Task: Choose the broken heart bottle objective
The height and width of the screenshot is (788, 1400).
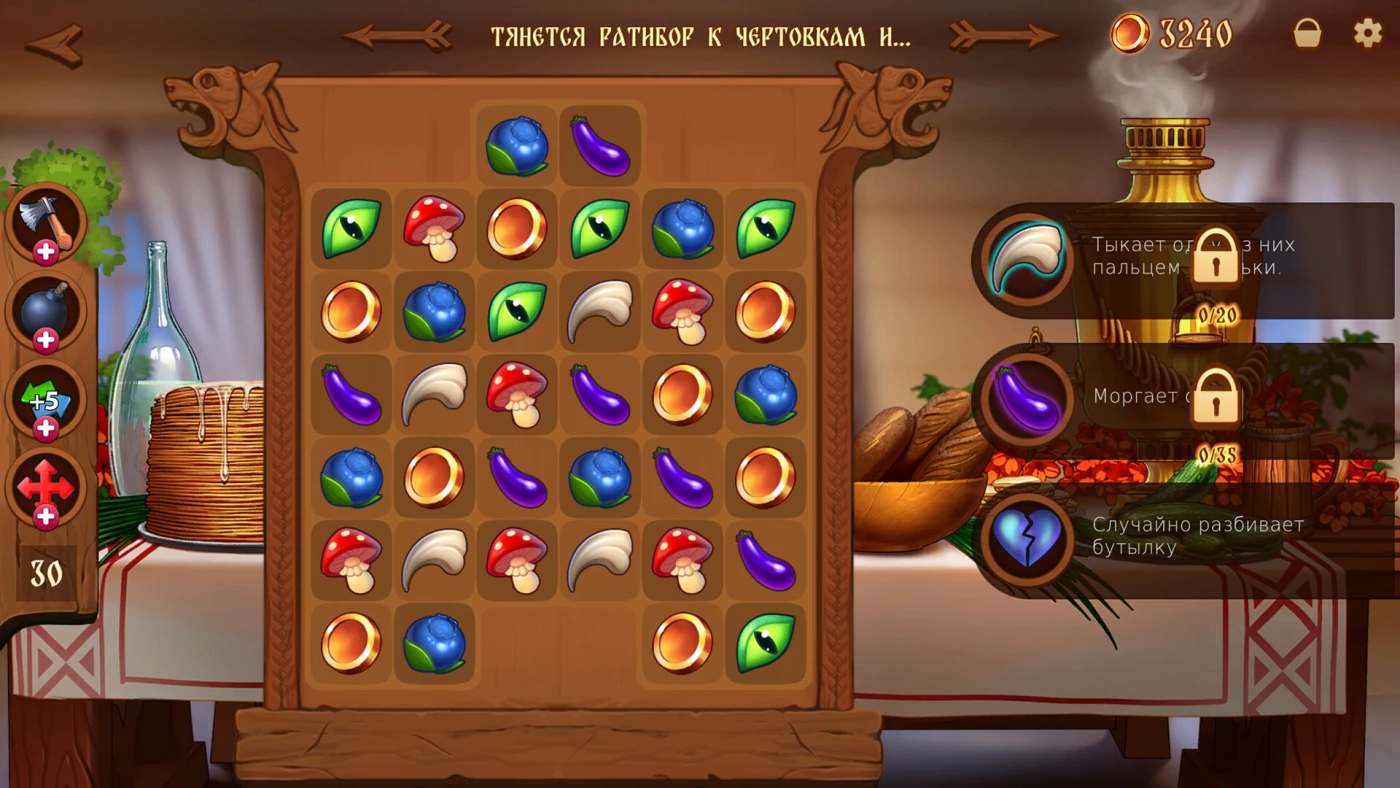Action: (x=1025, y=538)
